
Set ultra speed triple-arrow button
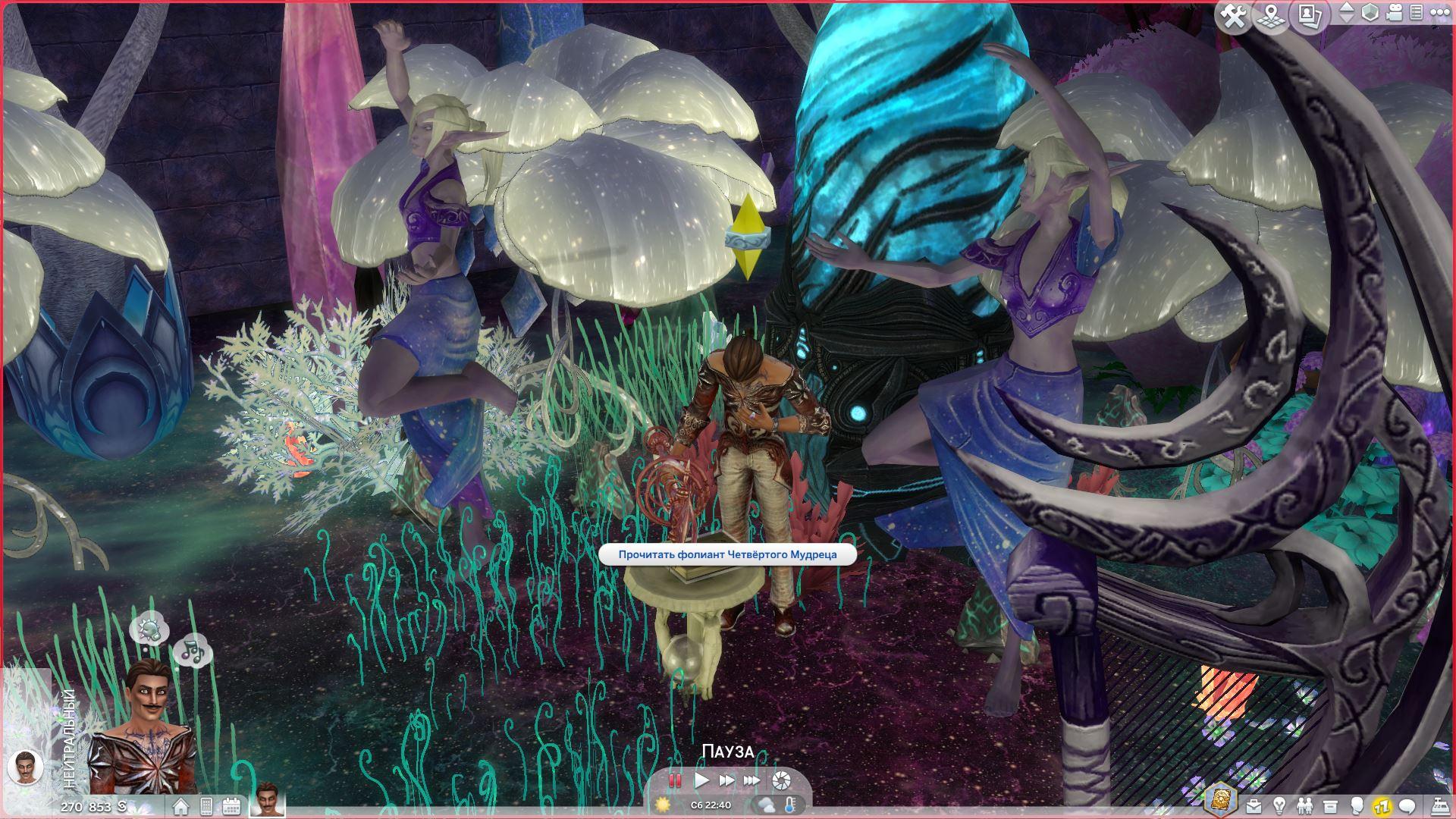[752, 780]
